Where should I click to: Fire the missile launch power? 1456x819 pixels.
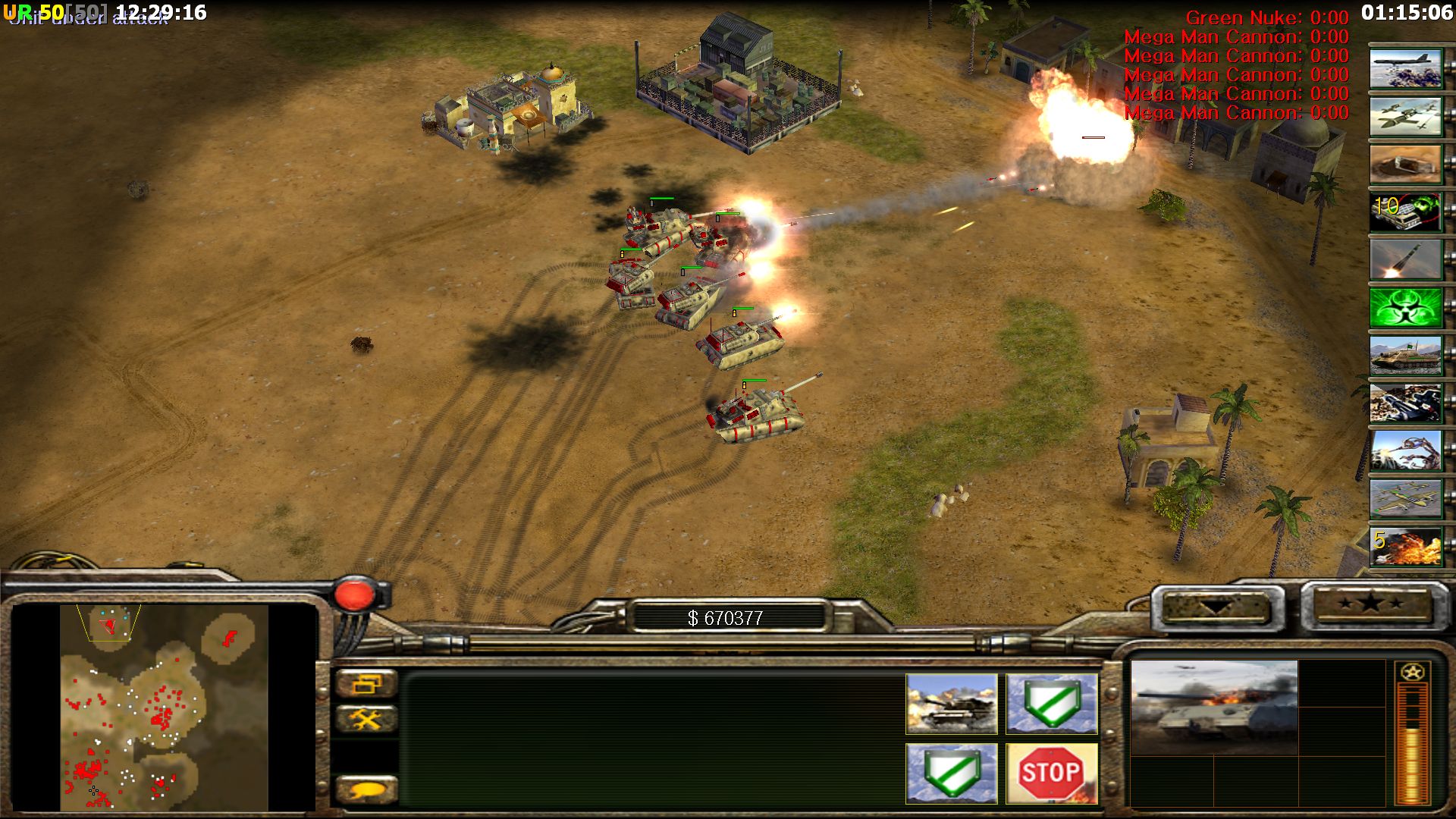[1405, 259]
